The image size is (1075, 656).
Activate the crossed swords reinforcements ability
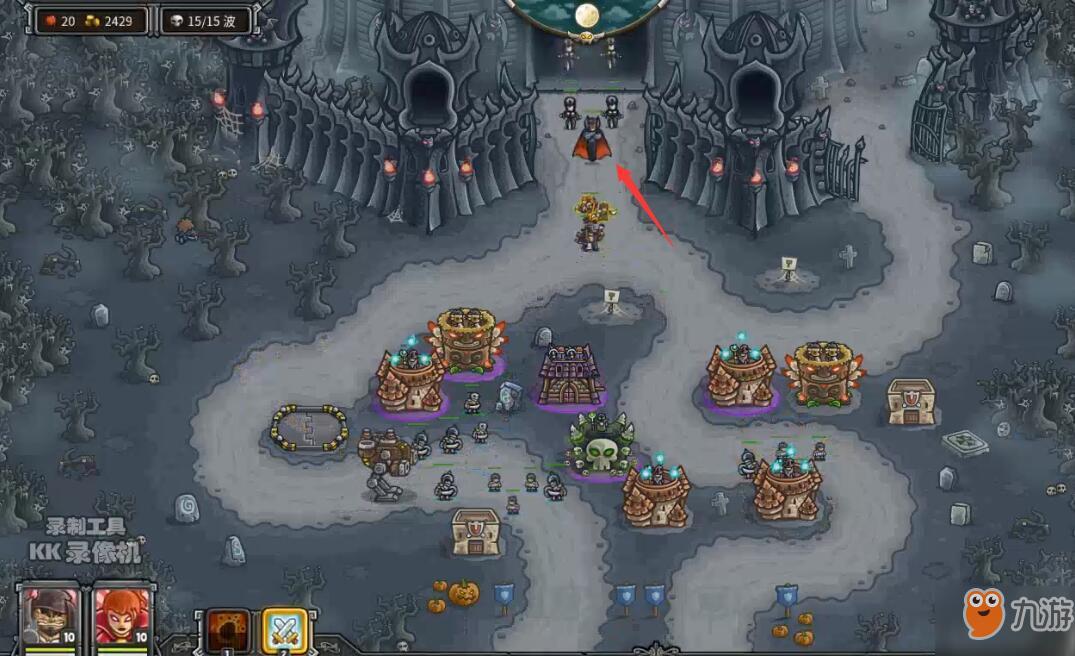[x=284, y=632]
